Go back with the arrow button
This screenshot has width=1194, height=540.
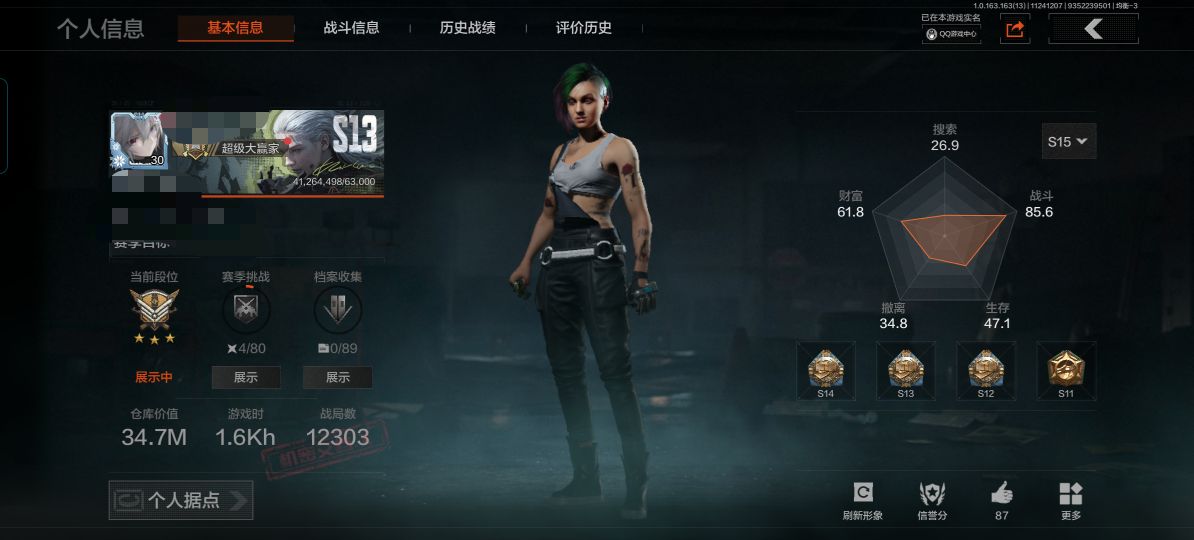click(1093, 30)
